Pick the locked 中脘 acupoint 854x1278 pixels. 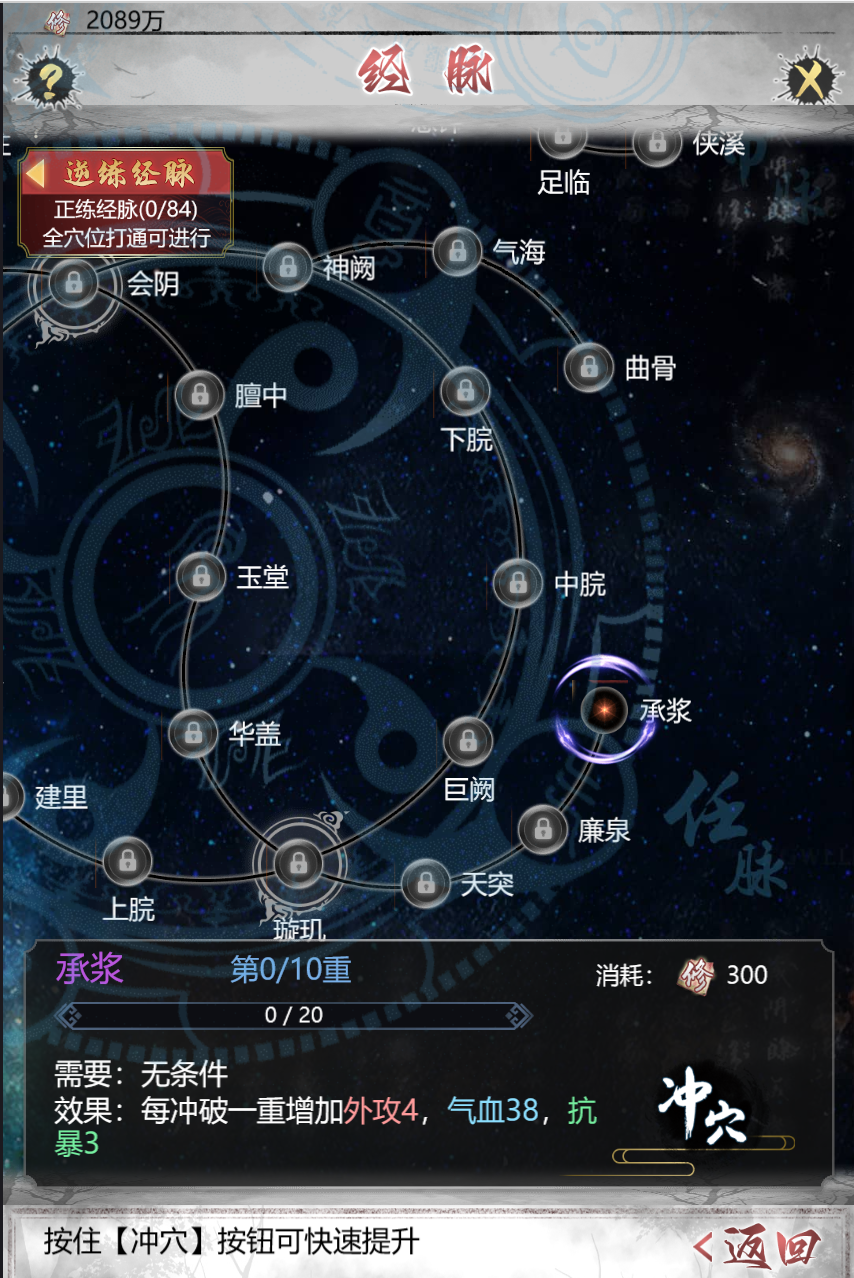click(518, 583)
